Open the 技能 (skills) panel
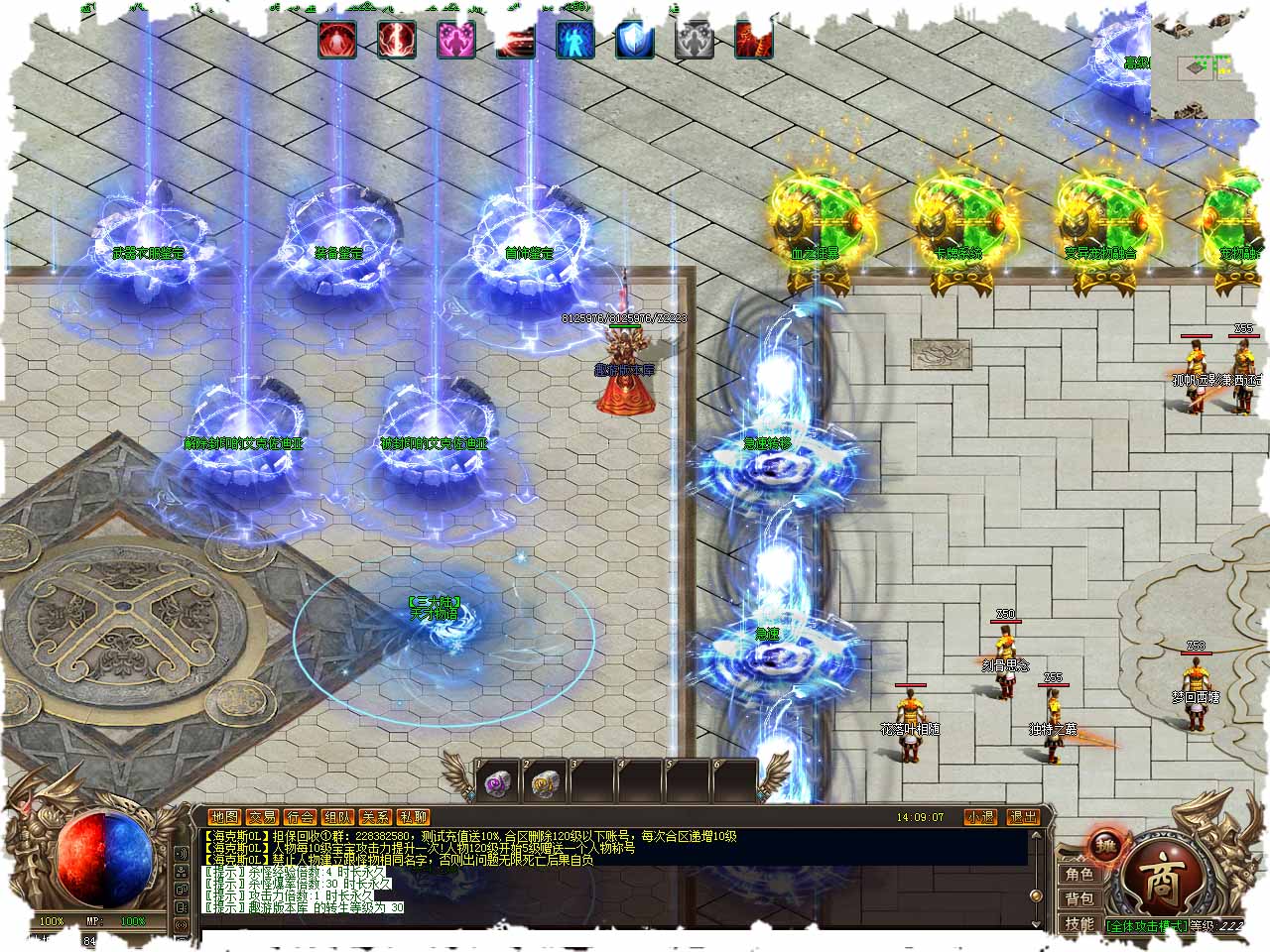Image resolution: width=1270 pixels, height=952 pixels. [x=1079, y=923]
